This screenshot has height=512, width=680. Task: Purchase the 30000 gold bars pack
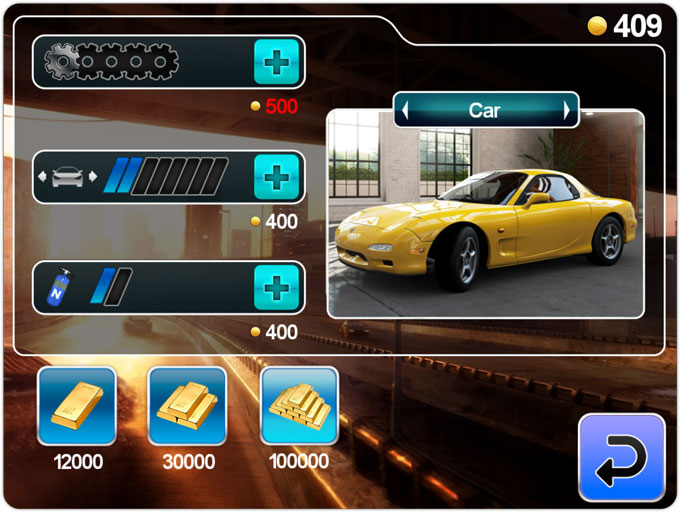pyautogui.click(x=187, y=405)
